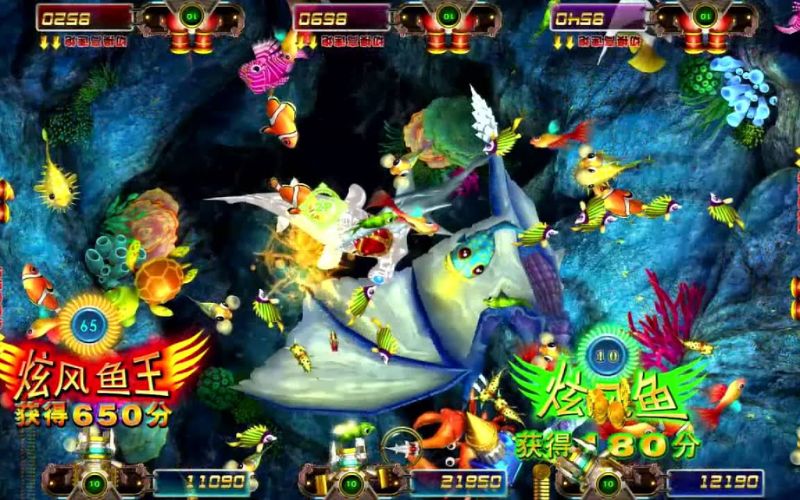Select the upside-down cannon beside the 0258 readout
The image size is (800, 500).
pos(191,24)
